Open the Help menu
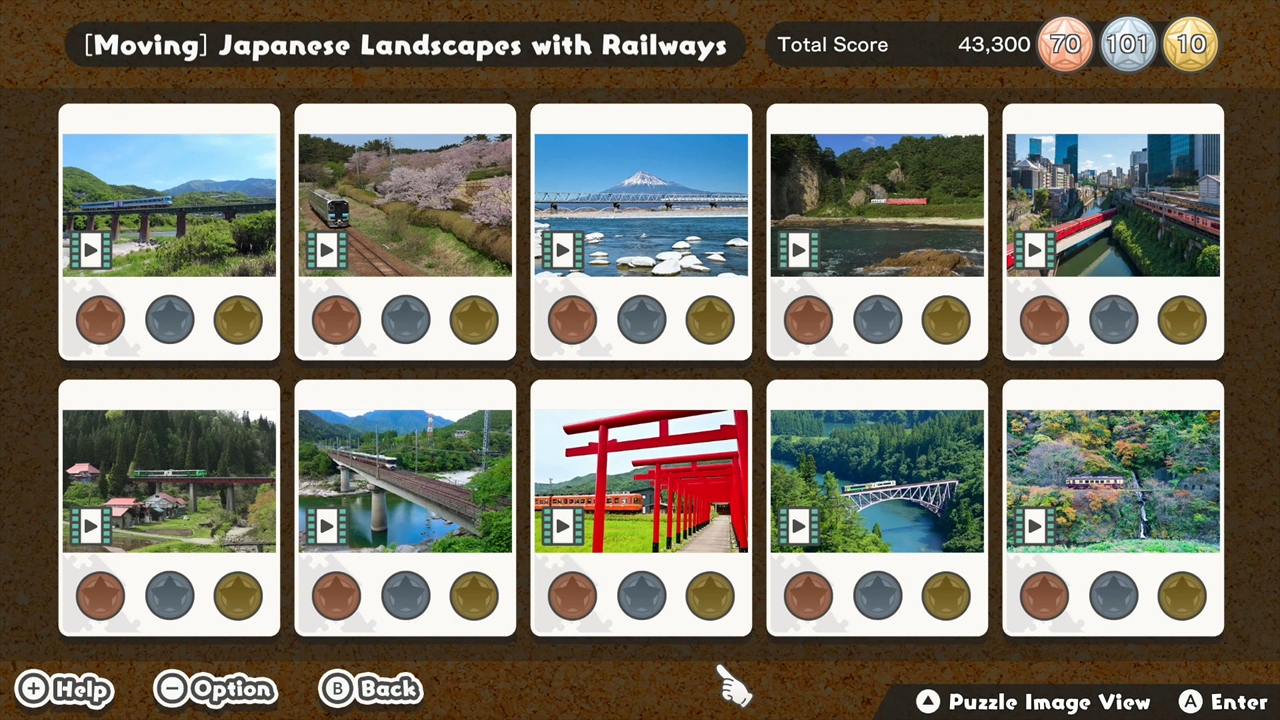Viewport: 1280px width, 720px height. pyautogui.click(x=64, y=689)
